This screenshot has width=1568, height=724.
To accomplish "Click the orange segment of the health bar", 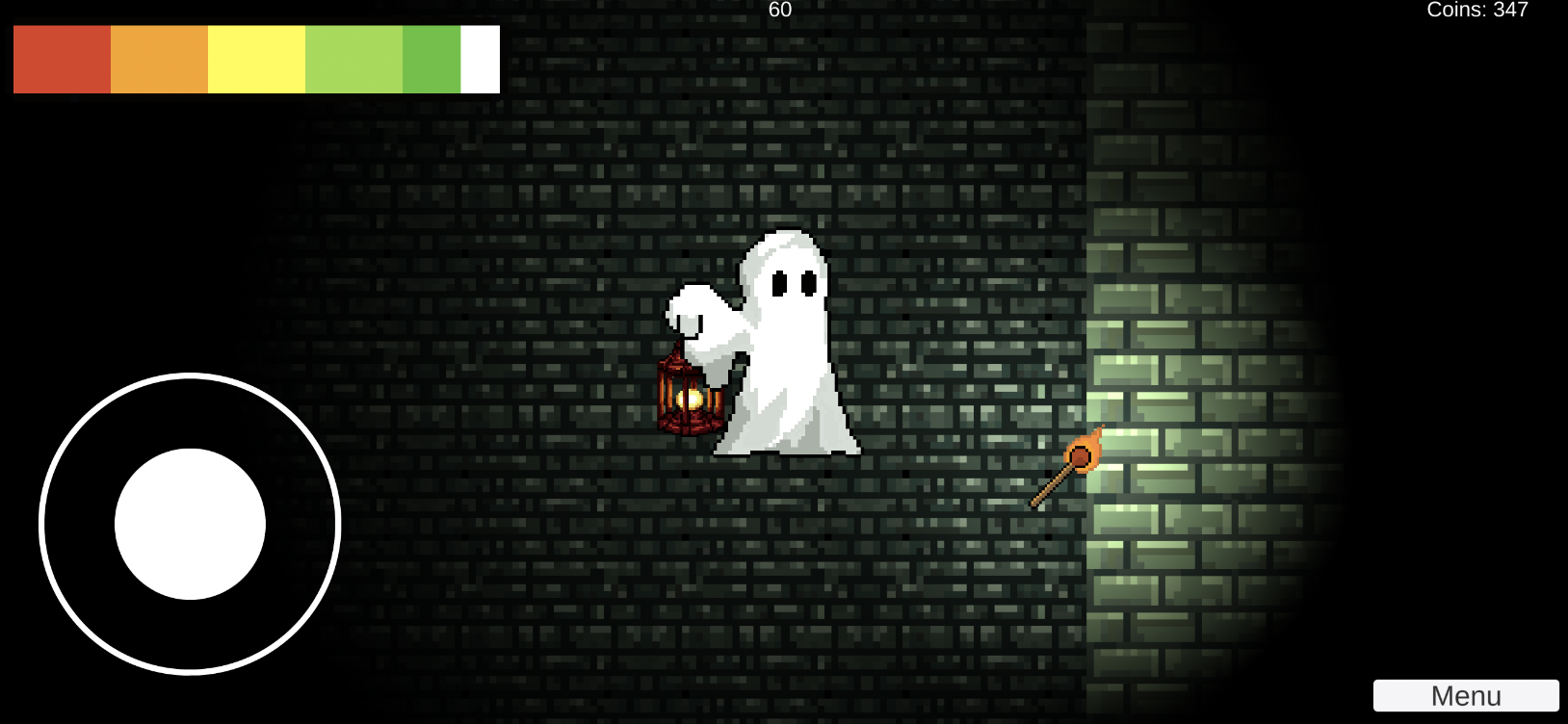I will (159, 59).
